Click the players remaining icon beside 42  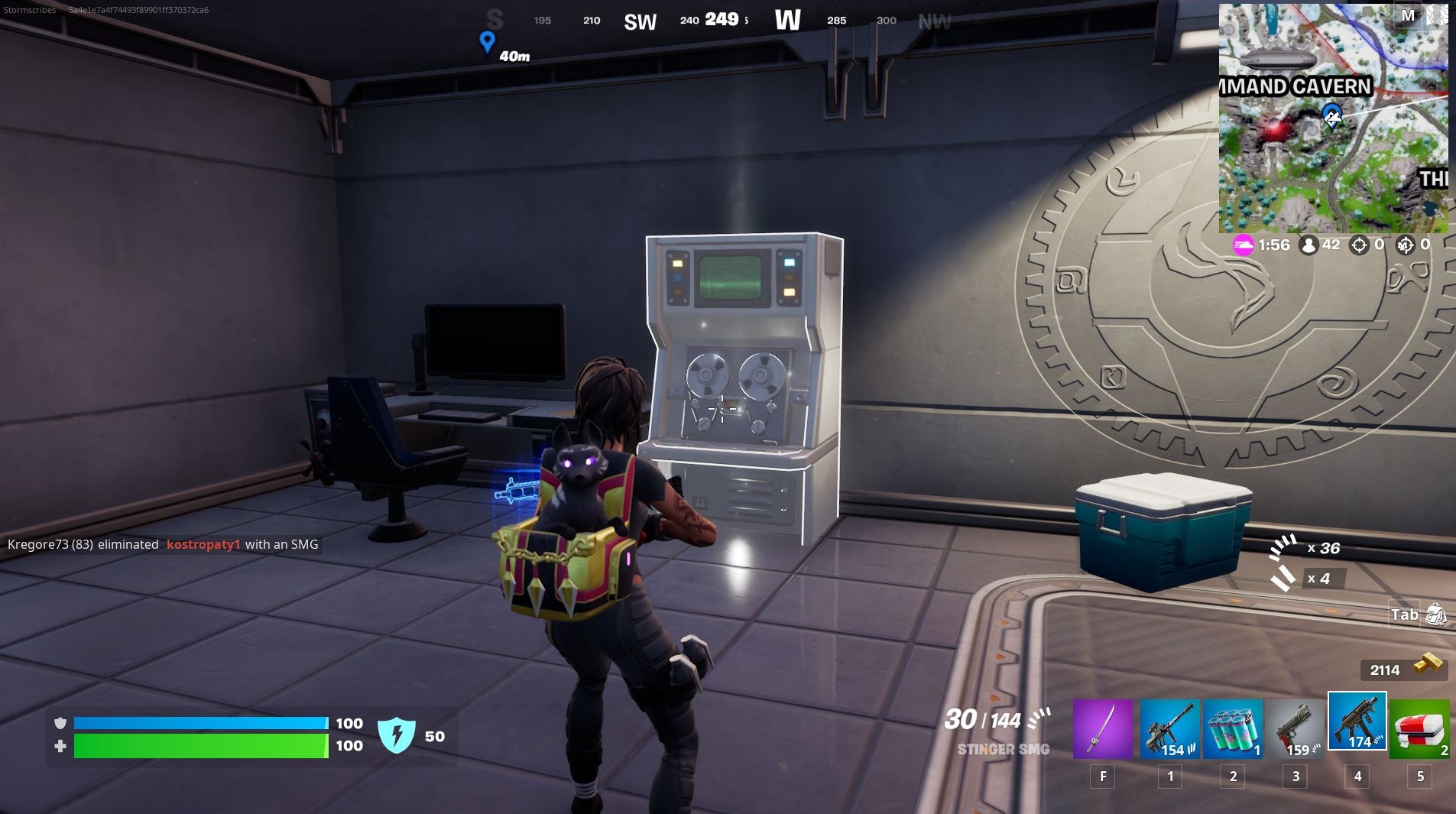pyautogui.click(x=1308, y=245)
